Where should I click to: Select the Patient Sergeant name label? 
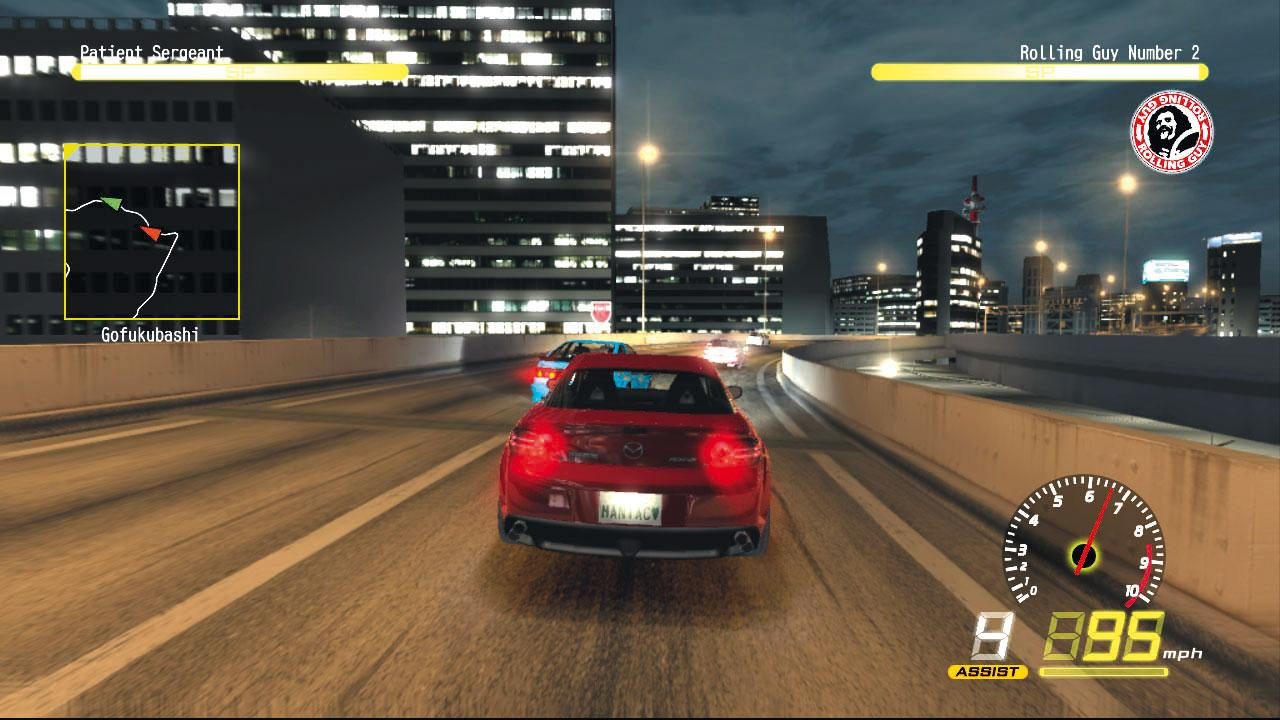coord(148,51)
